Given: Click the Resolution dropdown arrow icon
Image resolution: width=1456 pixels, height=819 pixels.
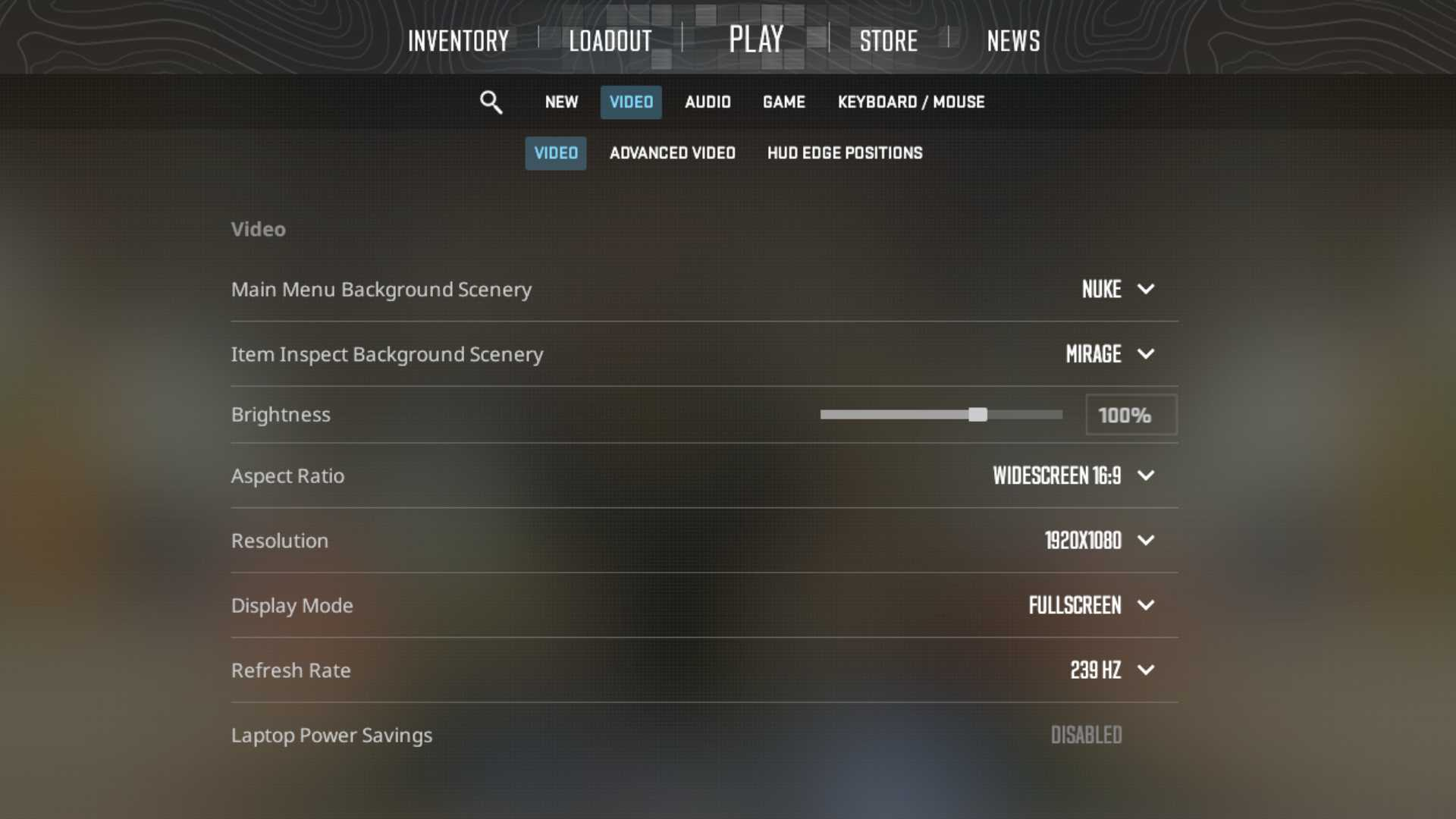Looking at the screenshot, I should coord(1146,541).
